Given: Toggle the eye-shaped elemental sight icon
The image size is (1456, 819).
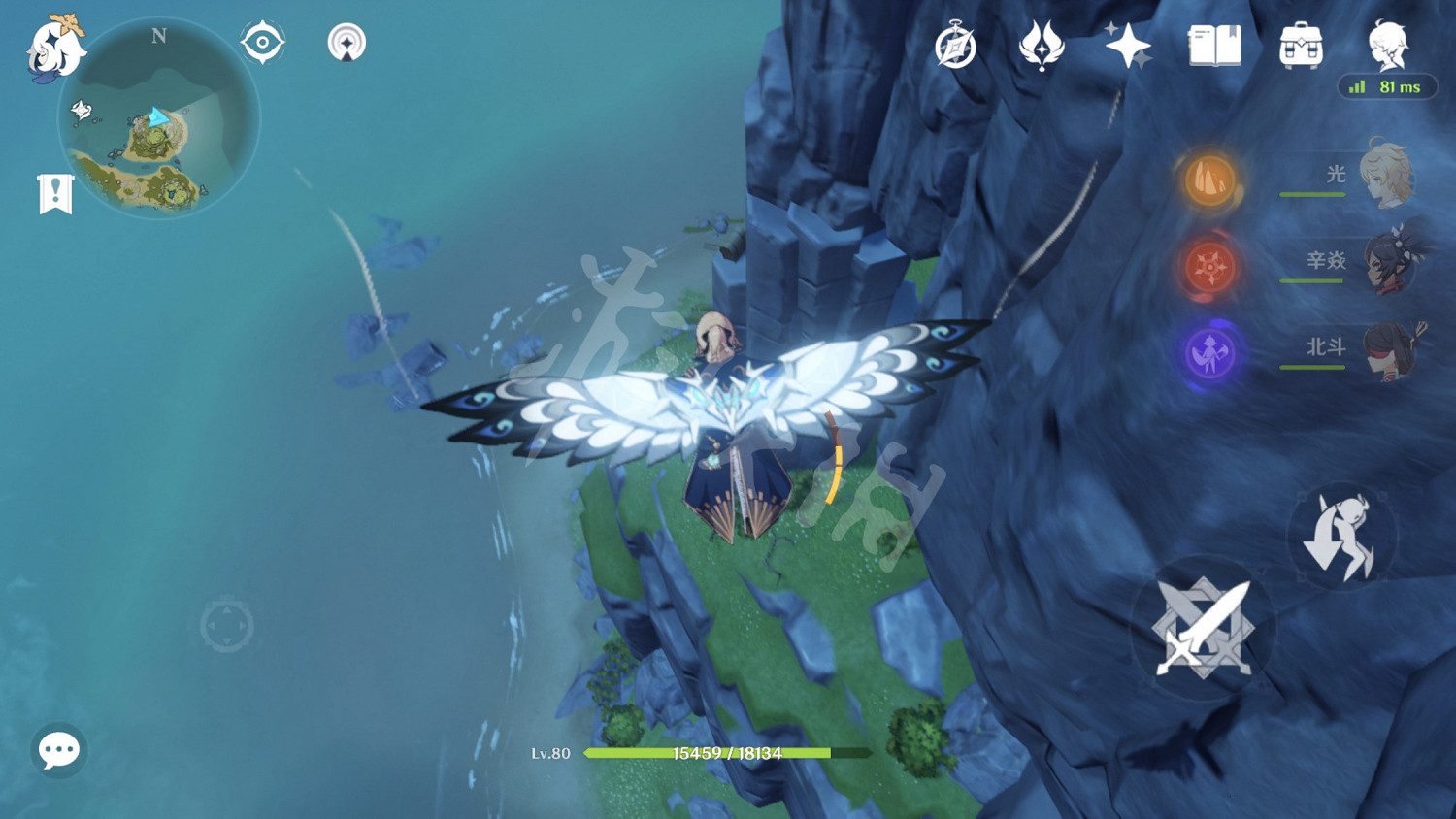Looking at the screenshot, I should pos(263,43).
